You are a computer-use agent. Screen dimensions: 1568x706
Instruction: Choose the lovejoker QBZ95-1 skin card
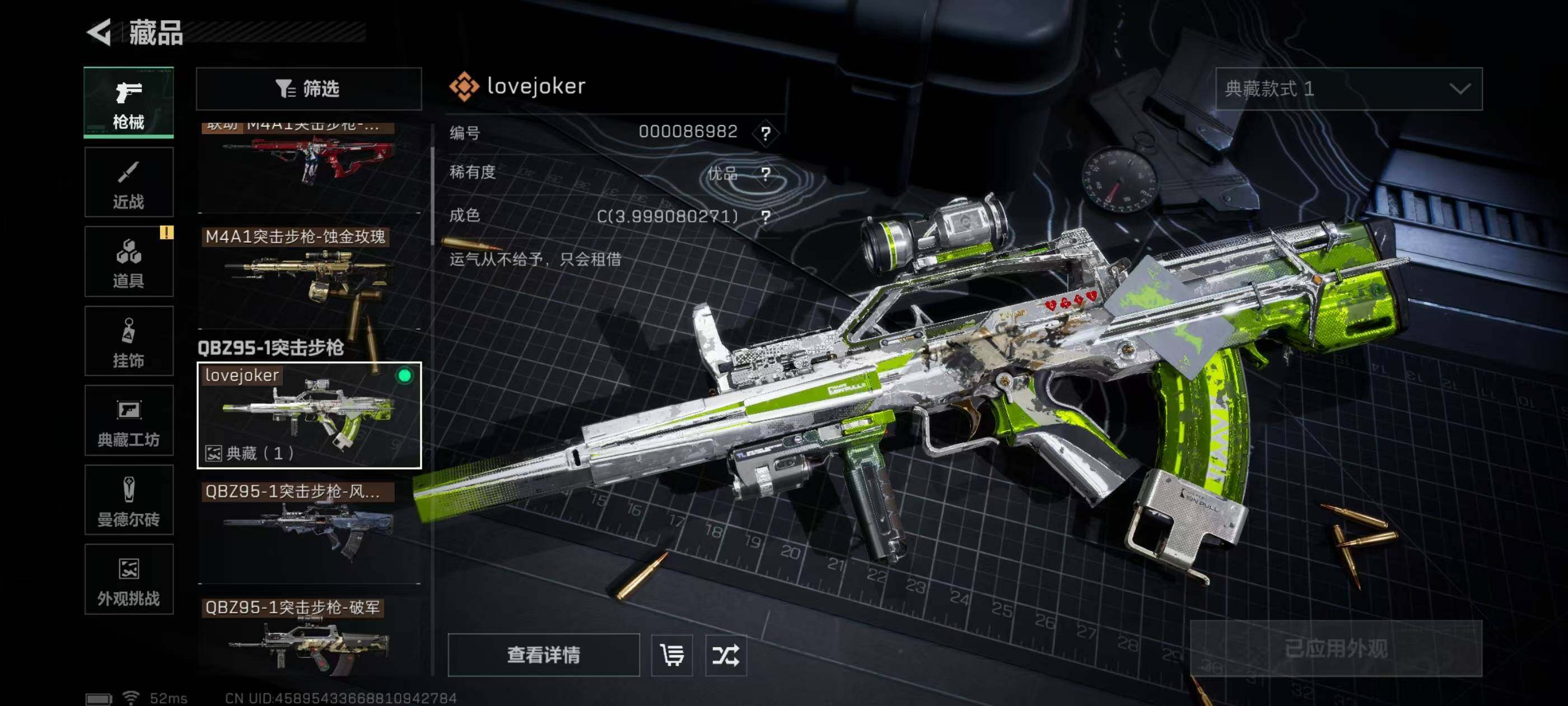[x=309, y=415]
